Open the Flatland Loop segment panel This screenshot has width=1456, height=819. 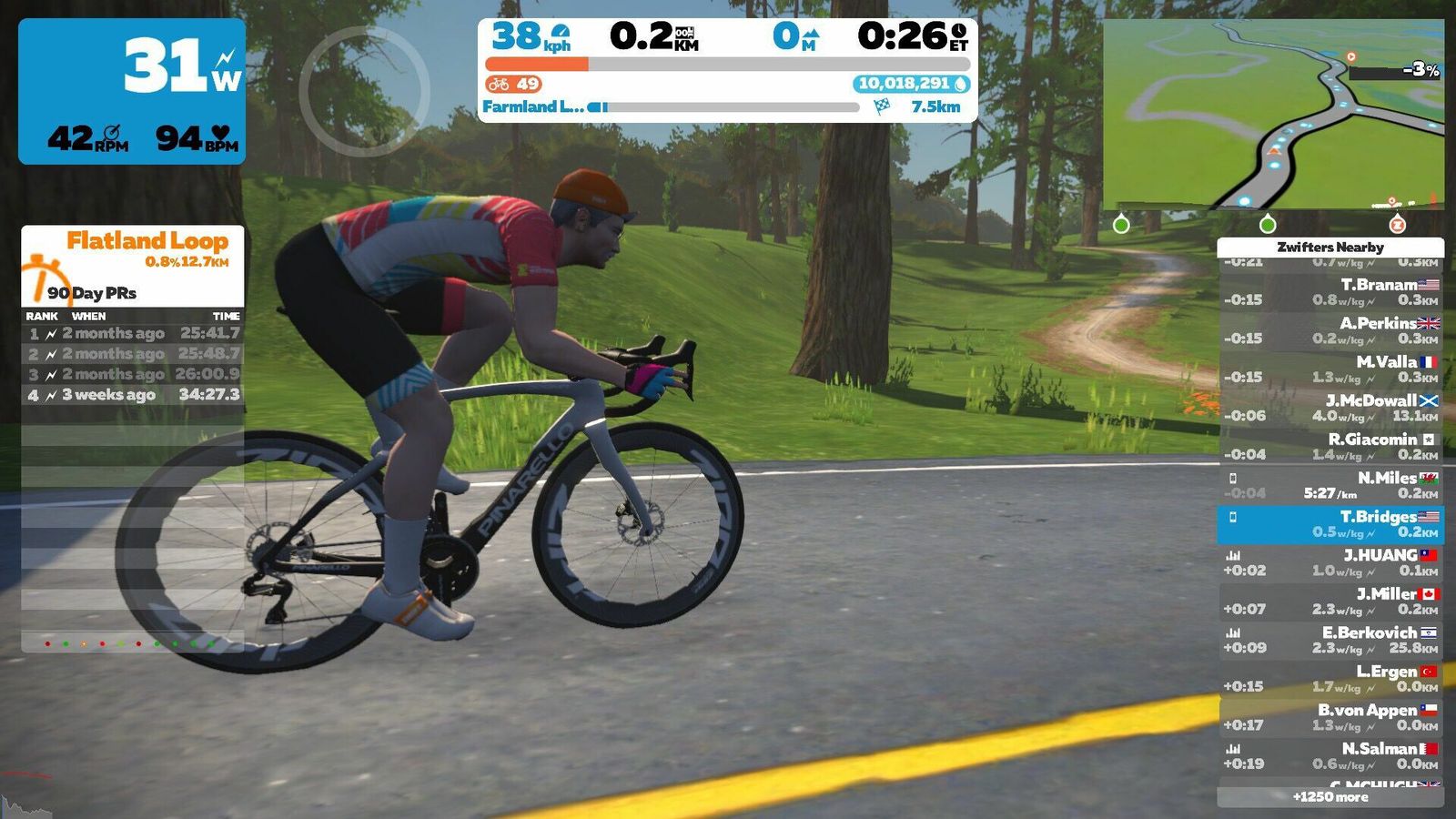[133, 265]
